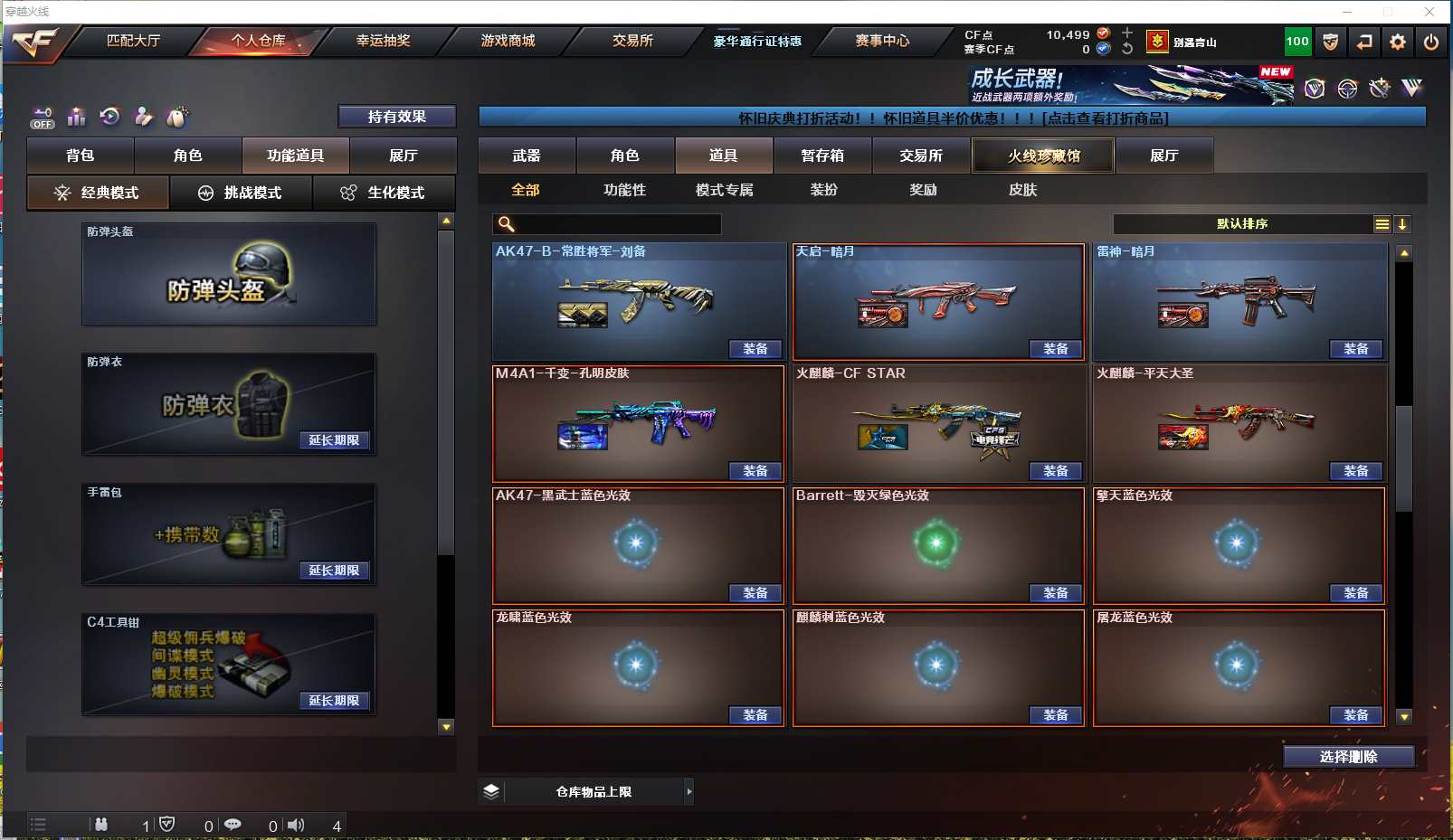Open the 火线珍藏馆 collection tab
The width and height of the screenshot is (1453, 840).
(1043, 156)
